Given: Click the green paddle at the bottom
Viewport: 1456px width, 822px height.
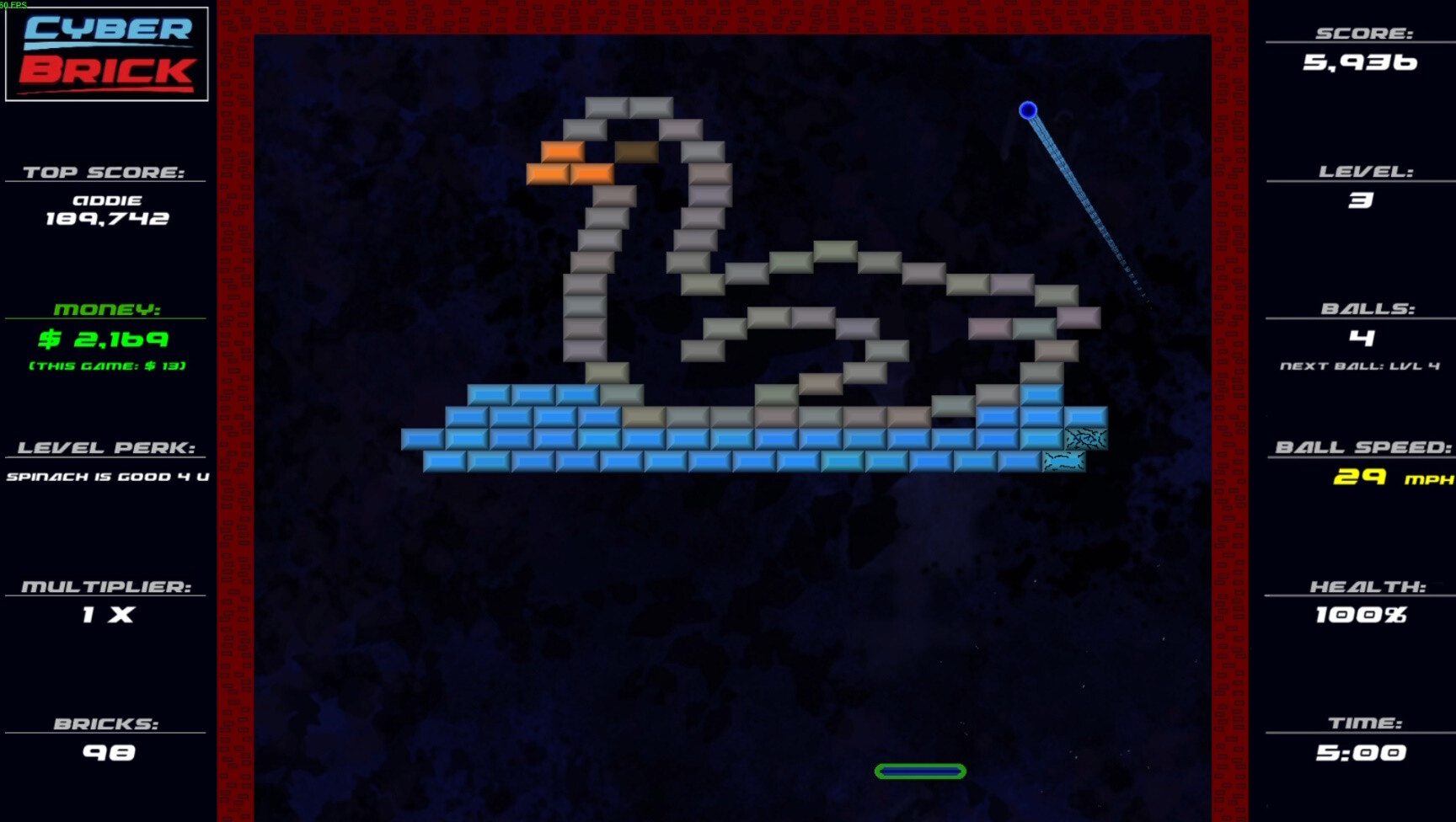Looking at the screenshot, I should tap(920, 771).
